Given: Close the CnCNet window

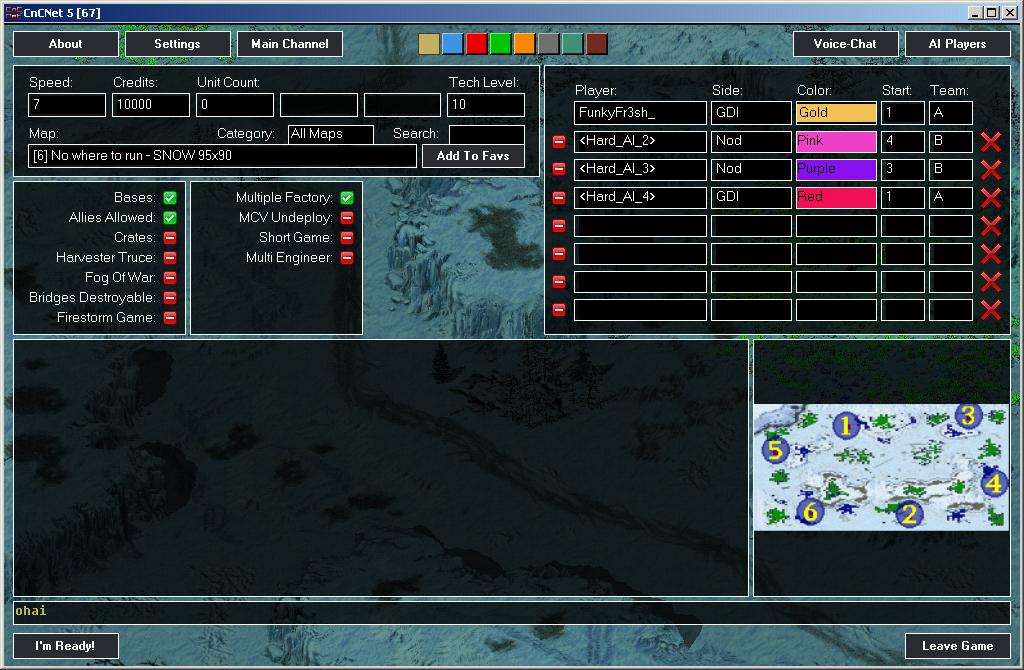Looking at the screenshot, I should [x=1009, y=12].
